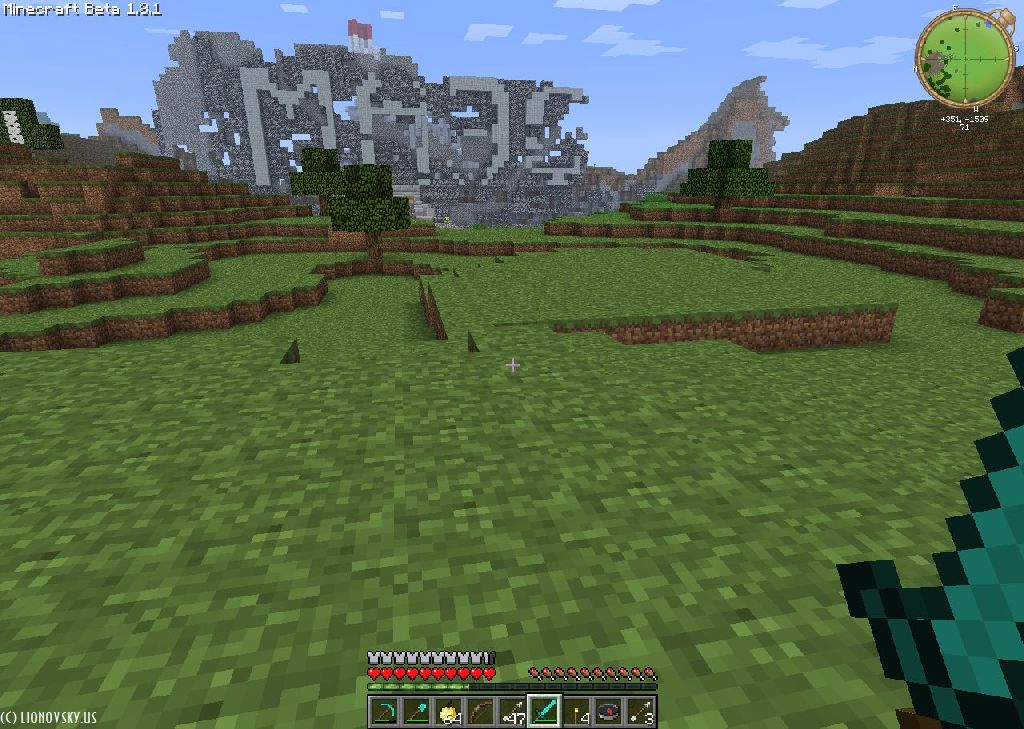Select the arrow stack of 47
The image size is (1024, 729).
tap(513, 712)
